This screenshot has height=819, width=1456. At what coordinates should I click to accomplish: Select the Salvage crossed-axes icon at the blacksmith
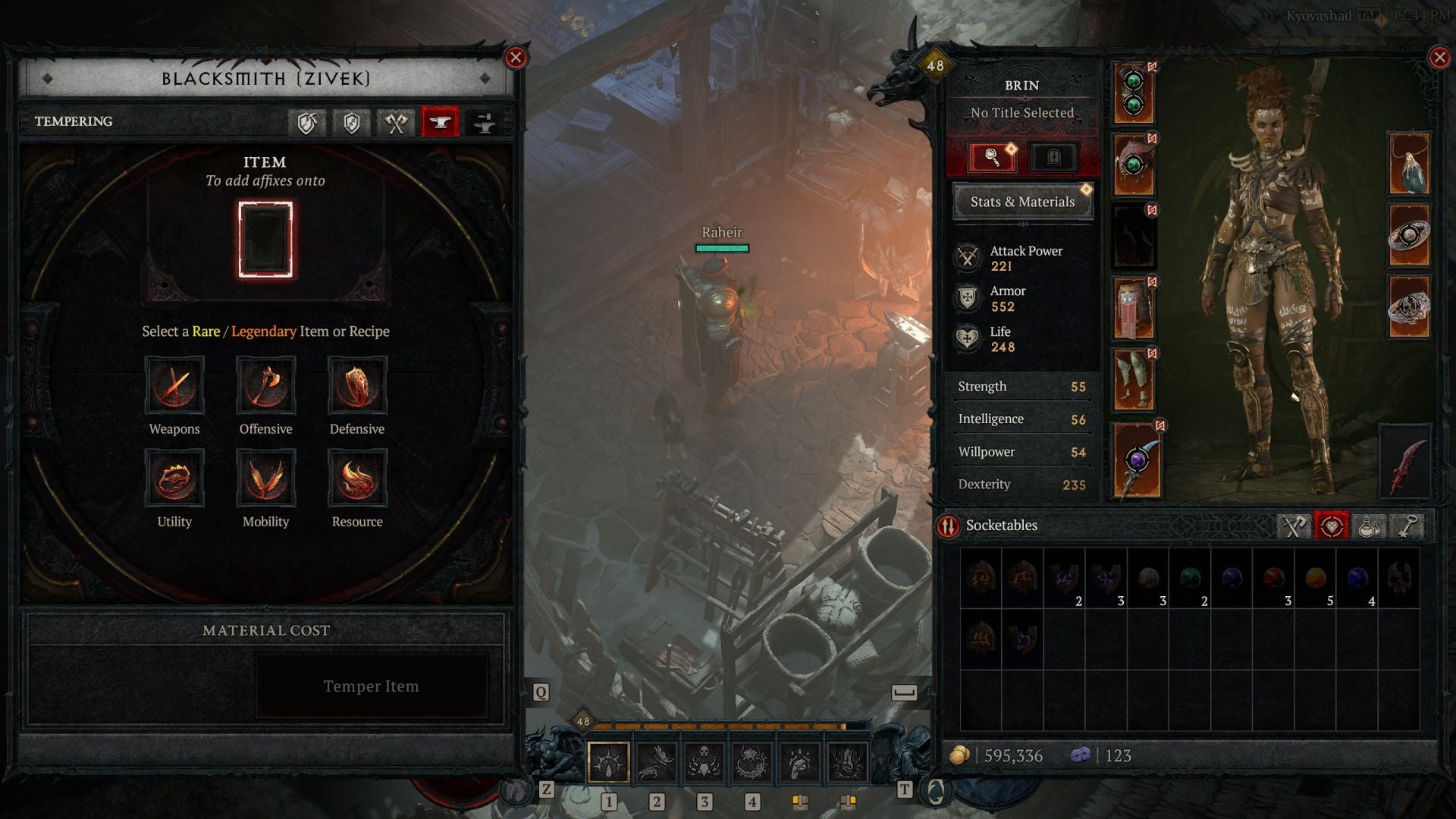click(x=394, y=123)
